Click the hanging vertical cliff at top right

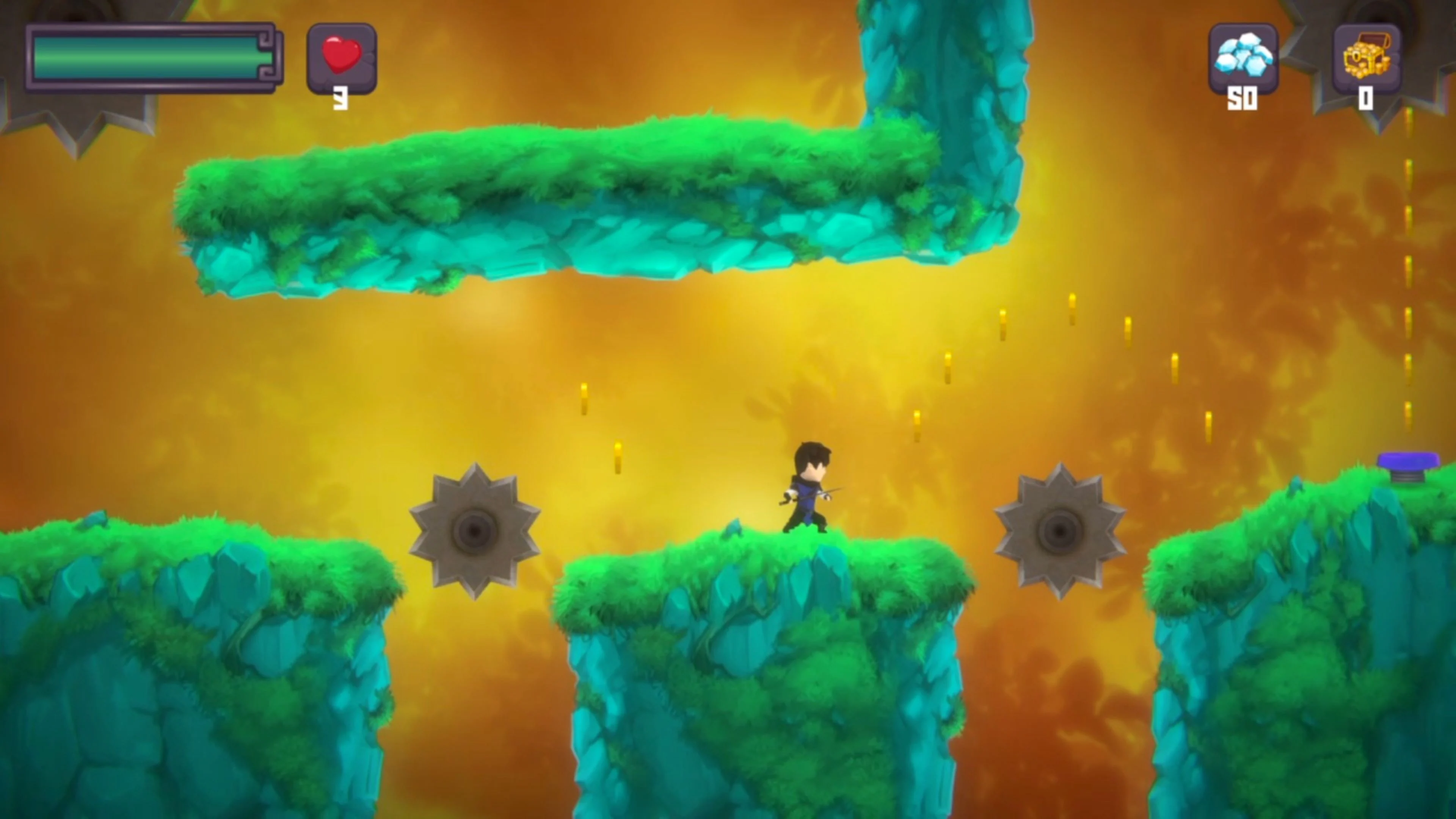(x=961, y=85)
